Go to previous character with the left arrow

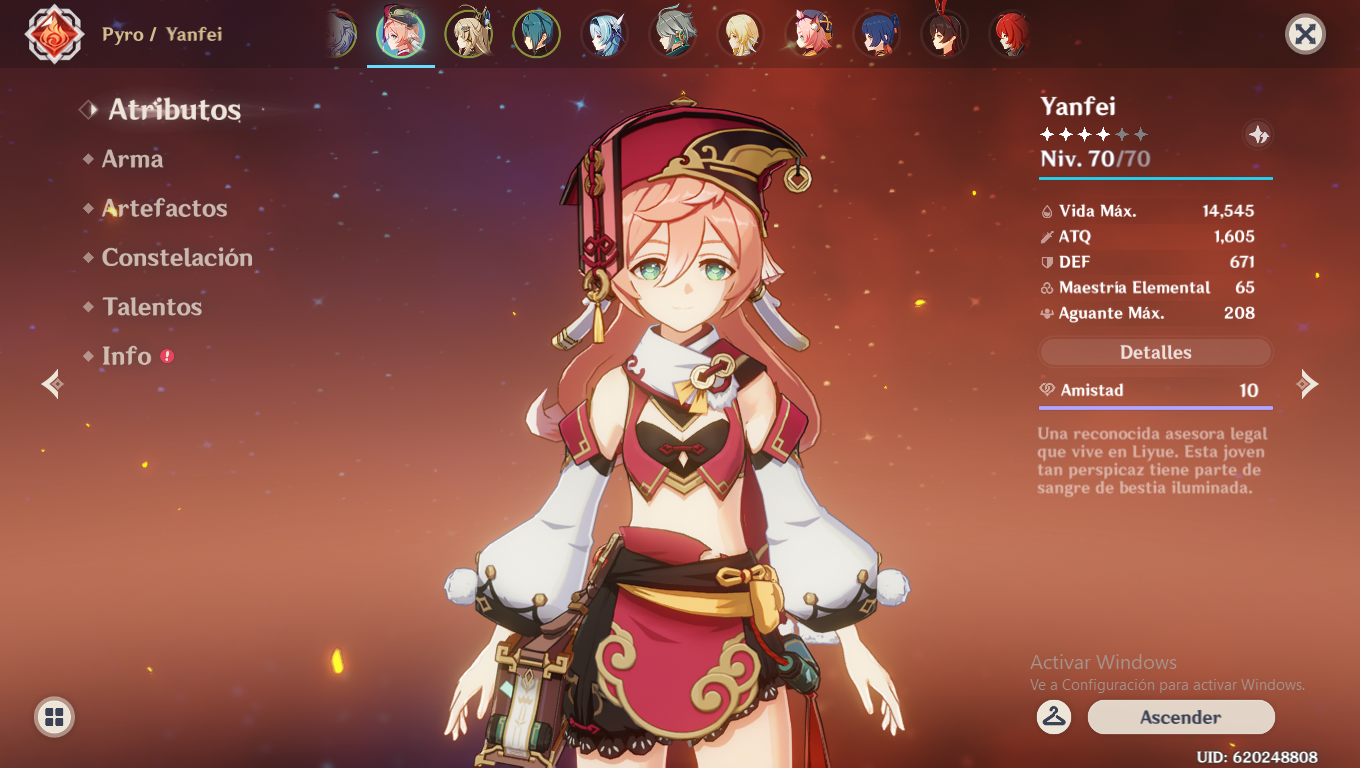point(50,383)
